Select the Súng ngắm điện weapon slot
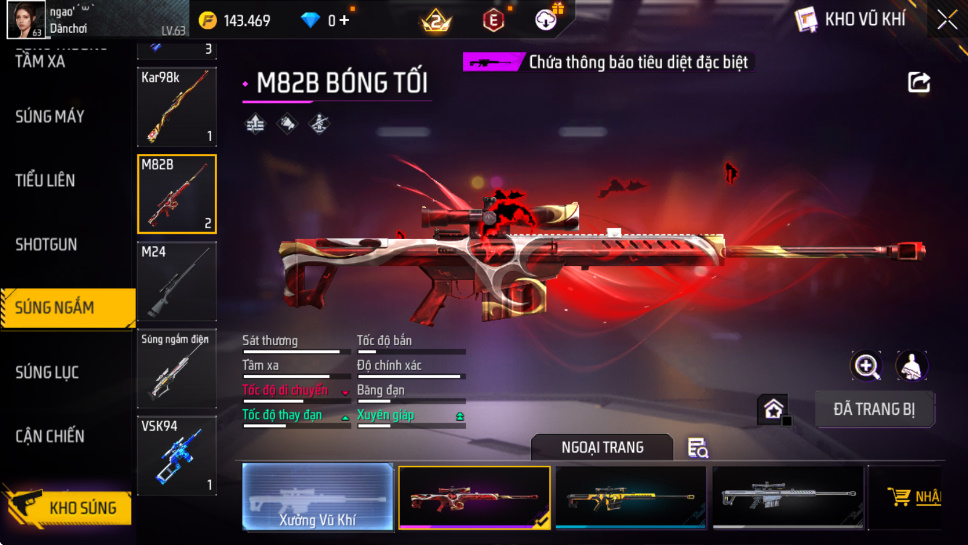The image size is (968, 545). (x=176, y=368)
